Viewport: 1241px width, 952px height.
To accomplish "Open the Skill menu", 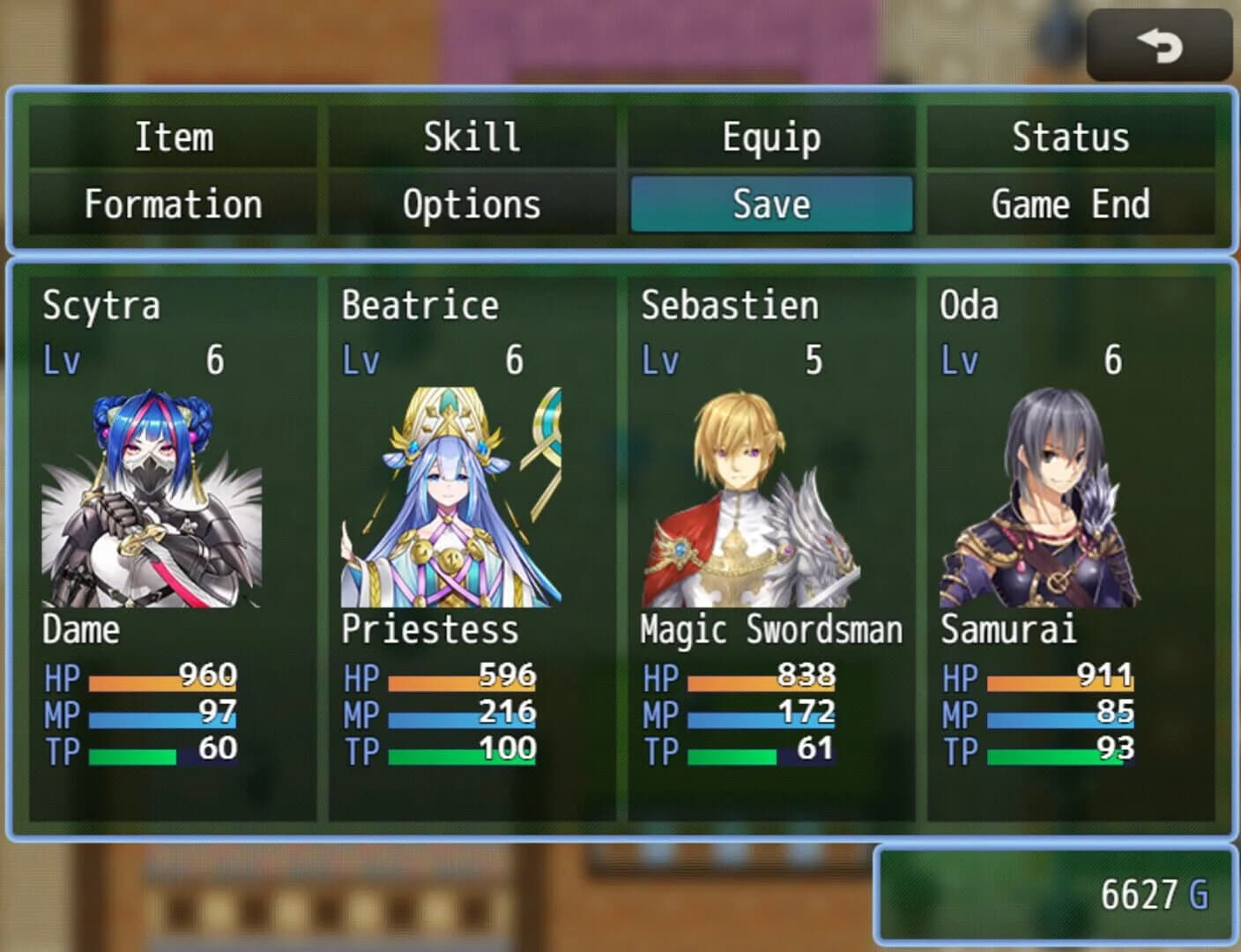I will tap(472, 137).
